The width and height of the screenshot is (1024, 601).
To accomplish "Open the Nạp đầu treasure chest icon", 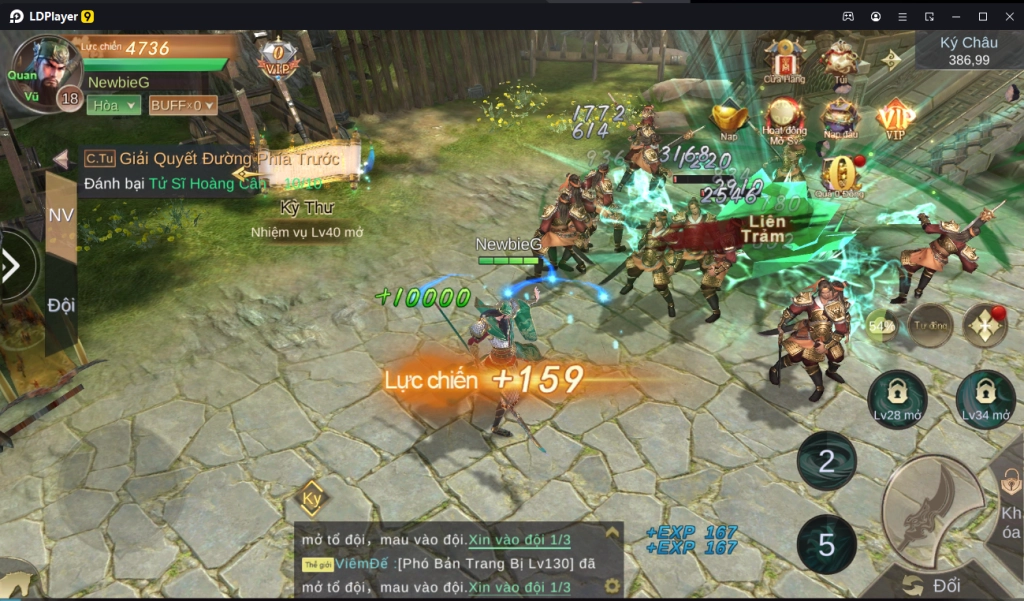I will (840, 120).
